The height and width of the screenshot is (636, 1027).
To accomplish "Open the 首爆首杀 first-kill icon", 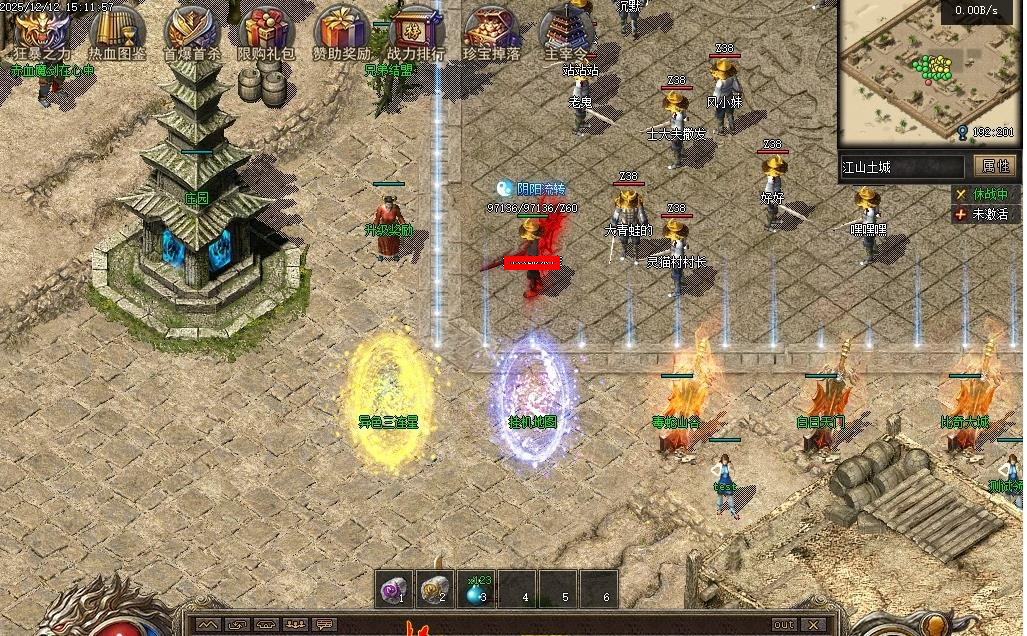I will click(x=192, y=30).
